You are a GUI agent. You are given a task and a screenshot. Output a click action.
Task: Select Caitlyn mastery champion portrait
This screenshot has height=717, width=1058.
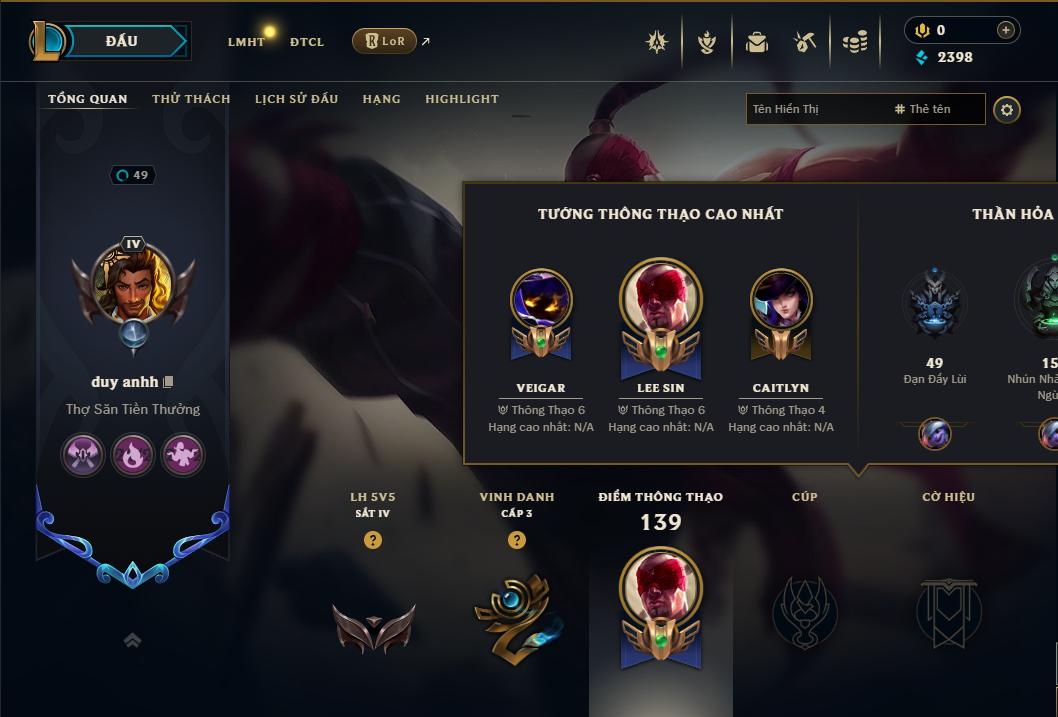coord(781,300)
